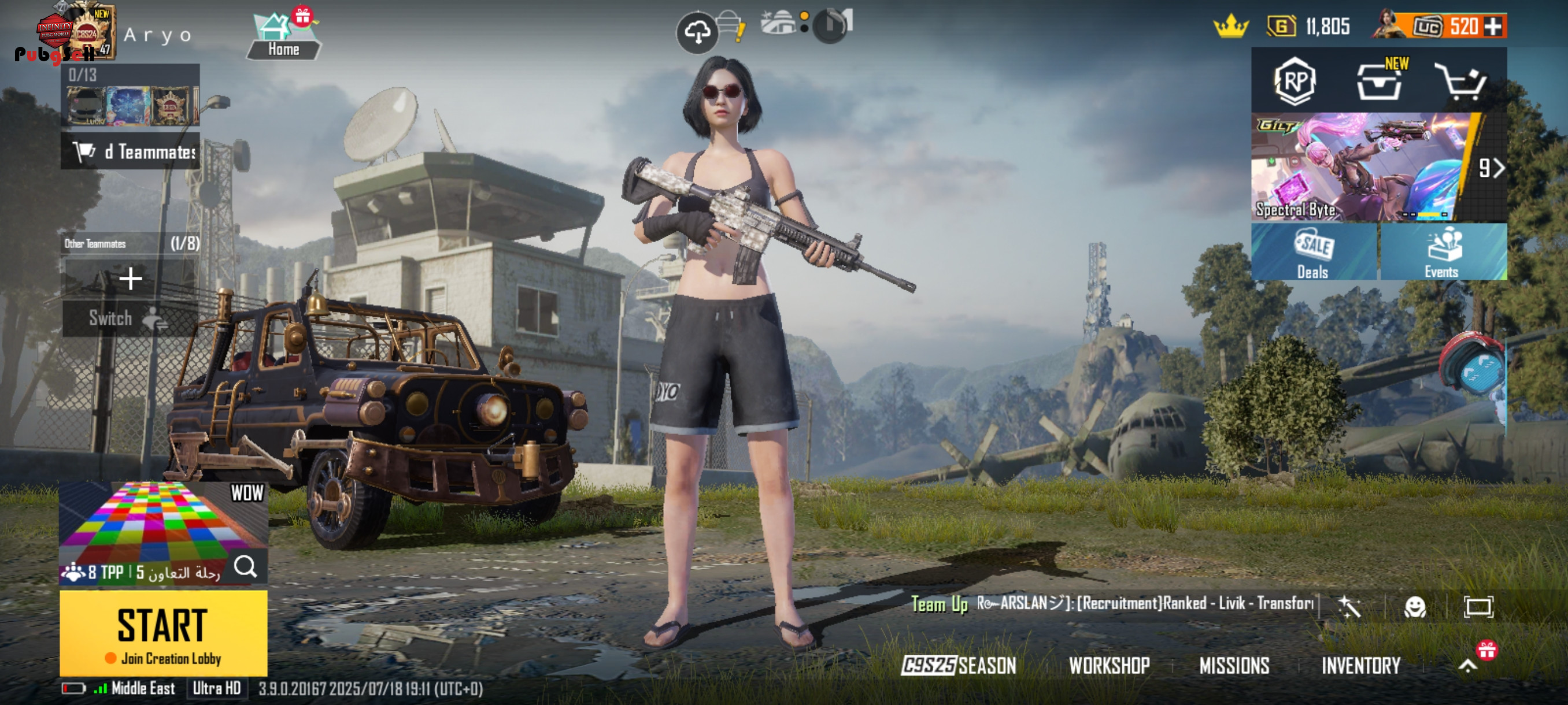
Task: Open the C9S25 Season page
Action: pyautogui.click(x=959, y=665)
